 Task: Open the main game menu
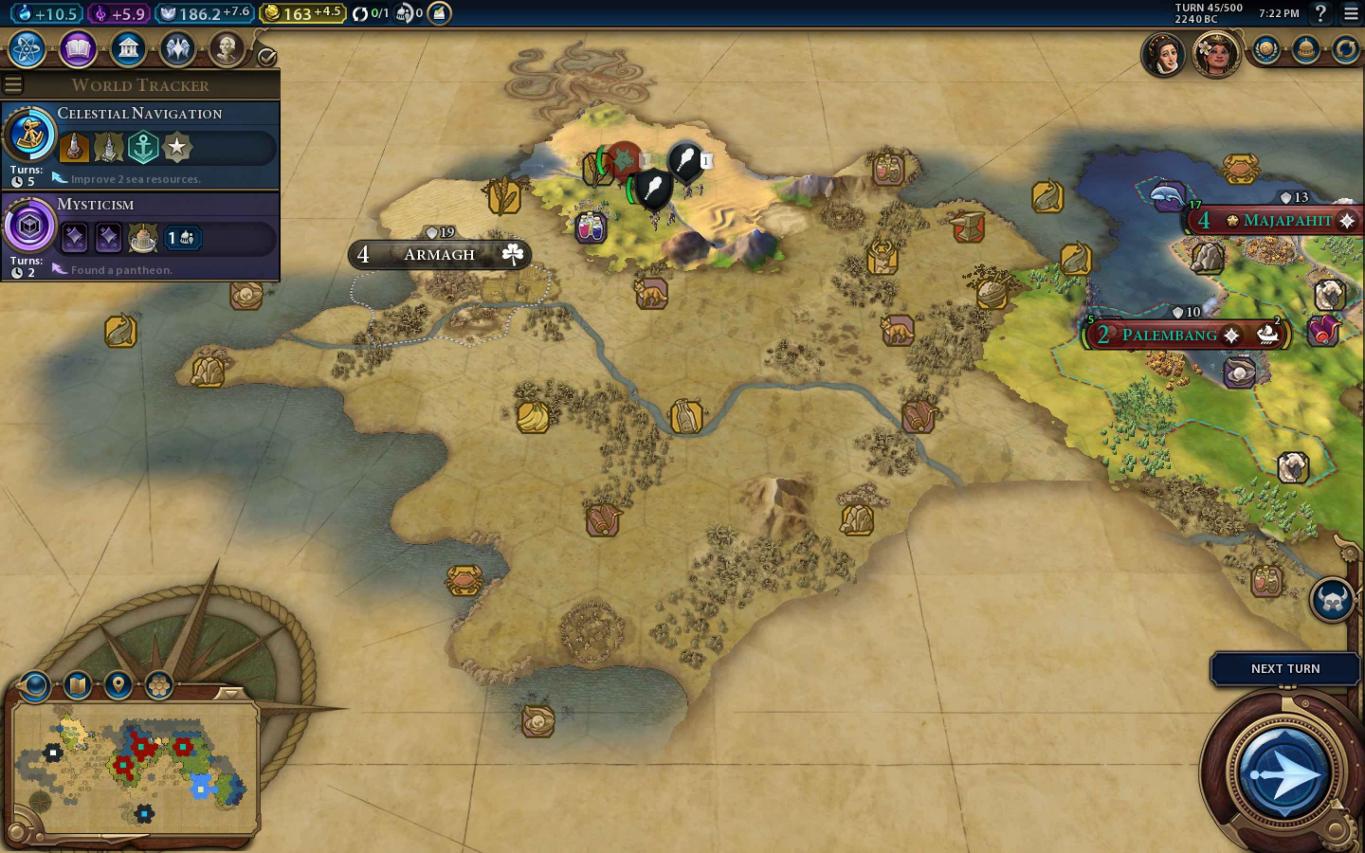[1350, 13]
